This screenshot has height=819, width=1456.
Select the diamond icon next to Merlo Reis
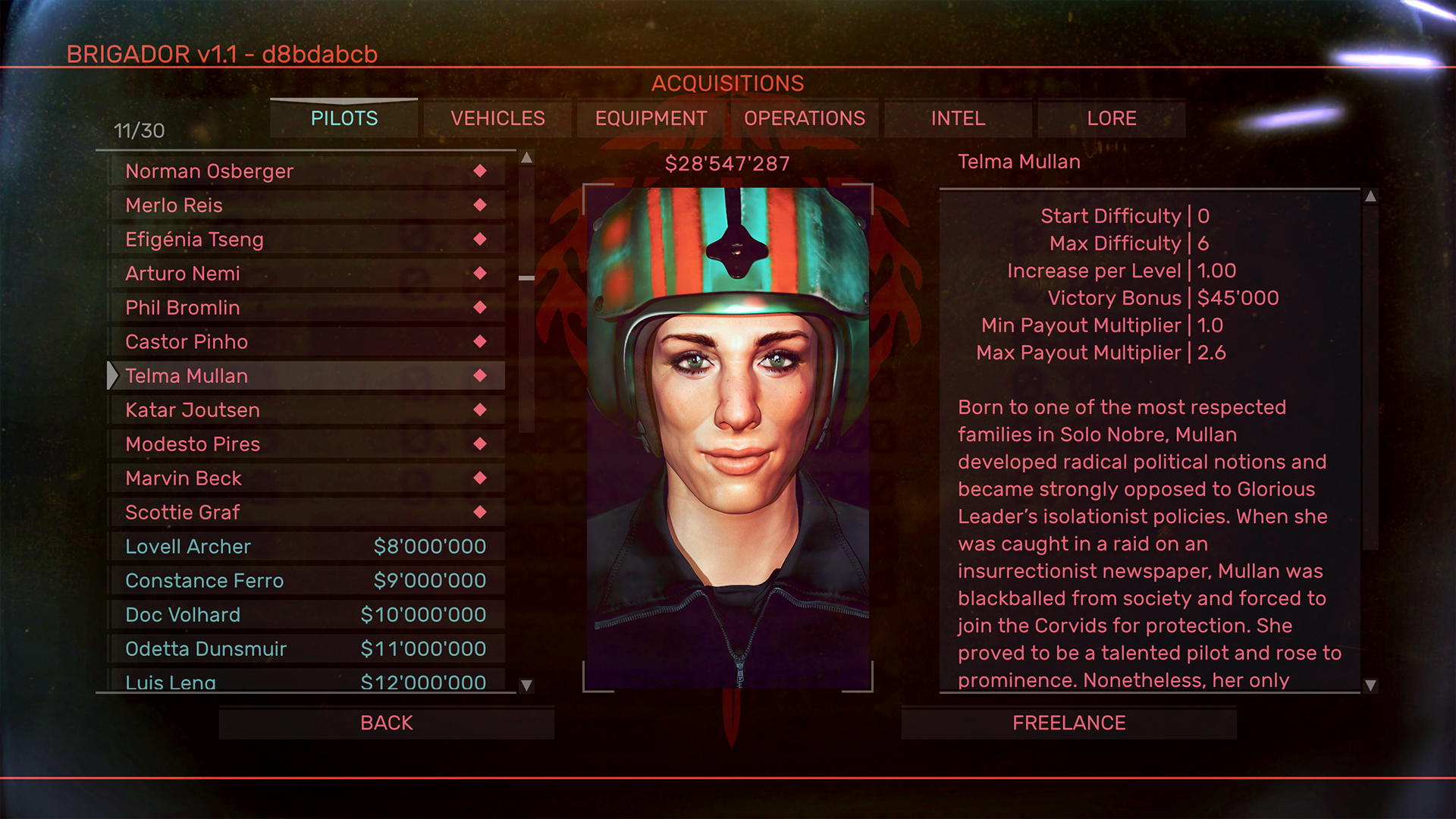pyautogui.click(x=480, y=205)
